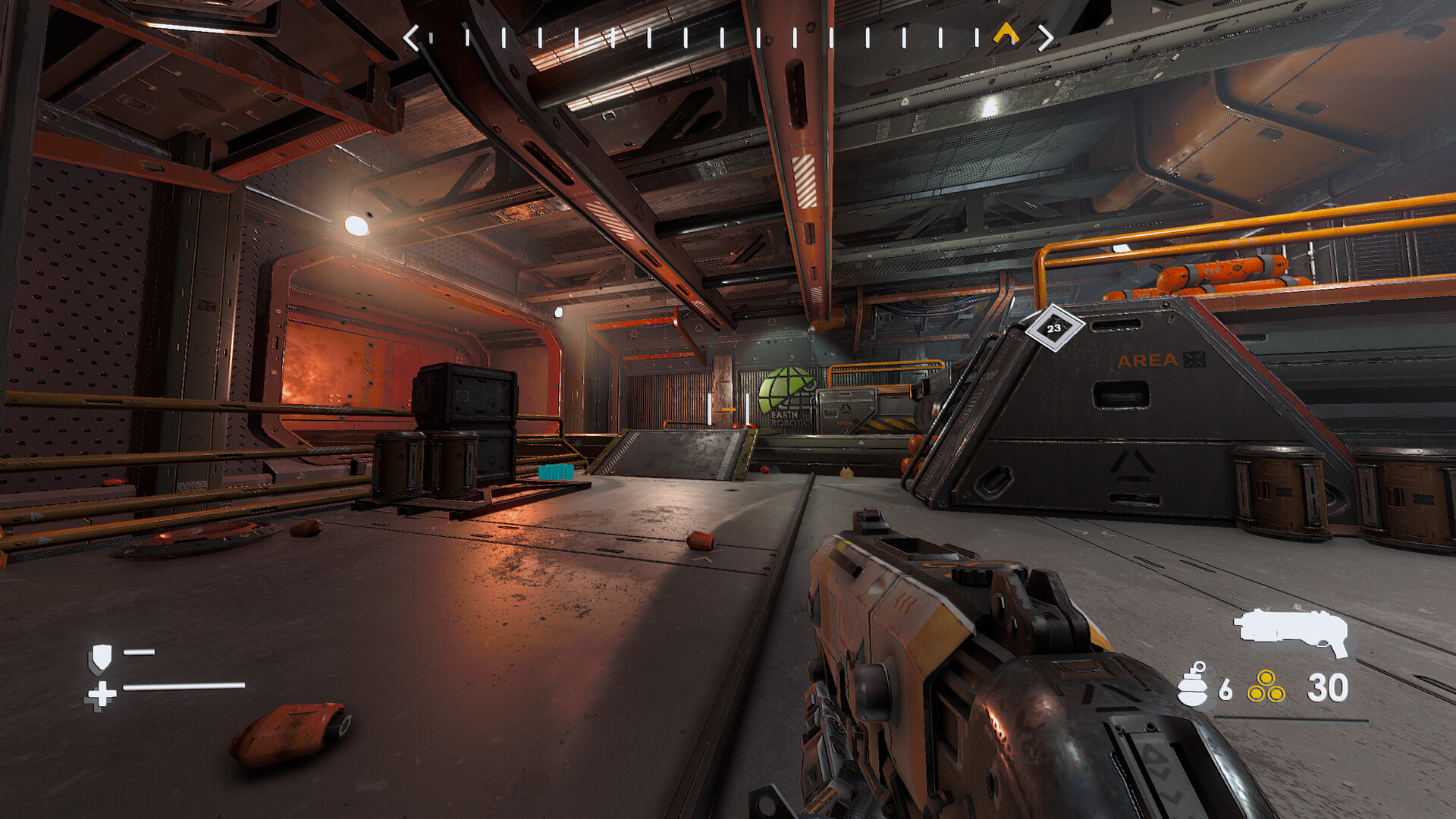The height and width of the screenshot is (819, 1456).
Task: Click the glowing ceiling spotlight on the left wall
Action: coord(356,225)
